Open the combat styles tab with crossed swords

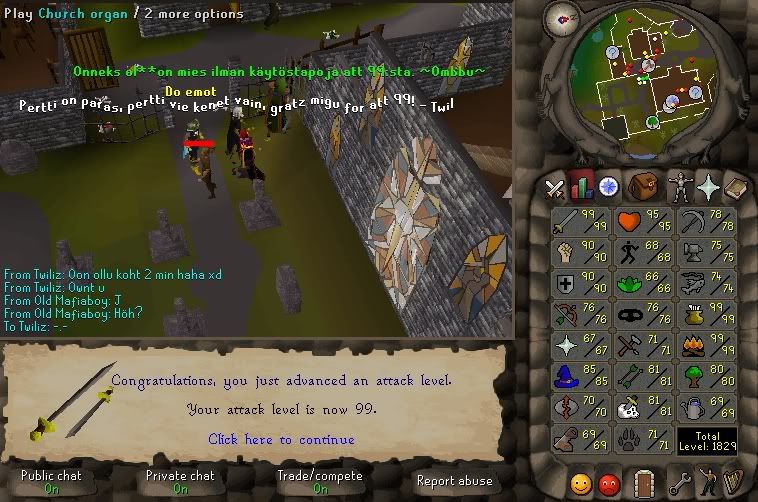pyautogui.click(x=555, y=187)
